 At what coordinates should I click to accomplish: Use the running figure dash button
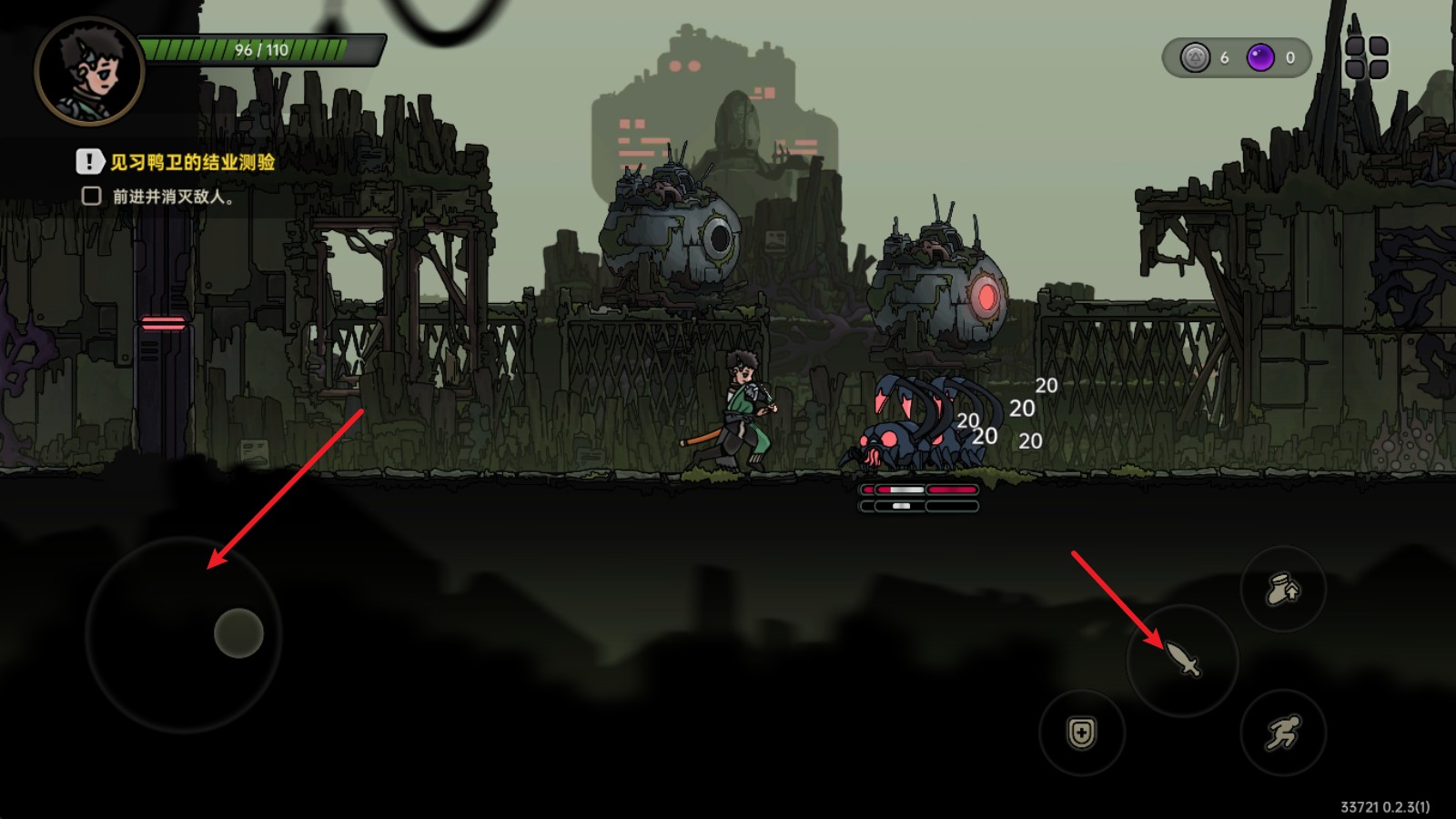pyautogui.click(x=1283, y=733)
